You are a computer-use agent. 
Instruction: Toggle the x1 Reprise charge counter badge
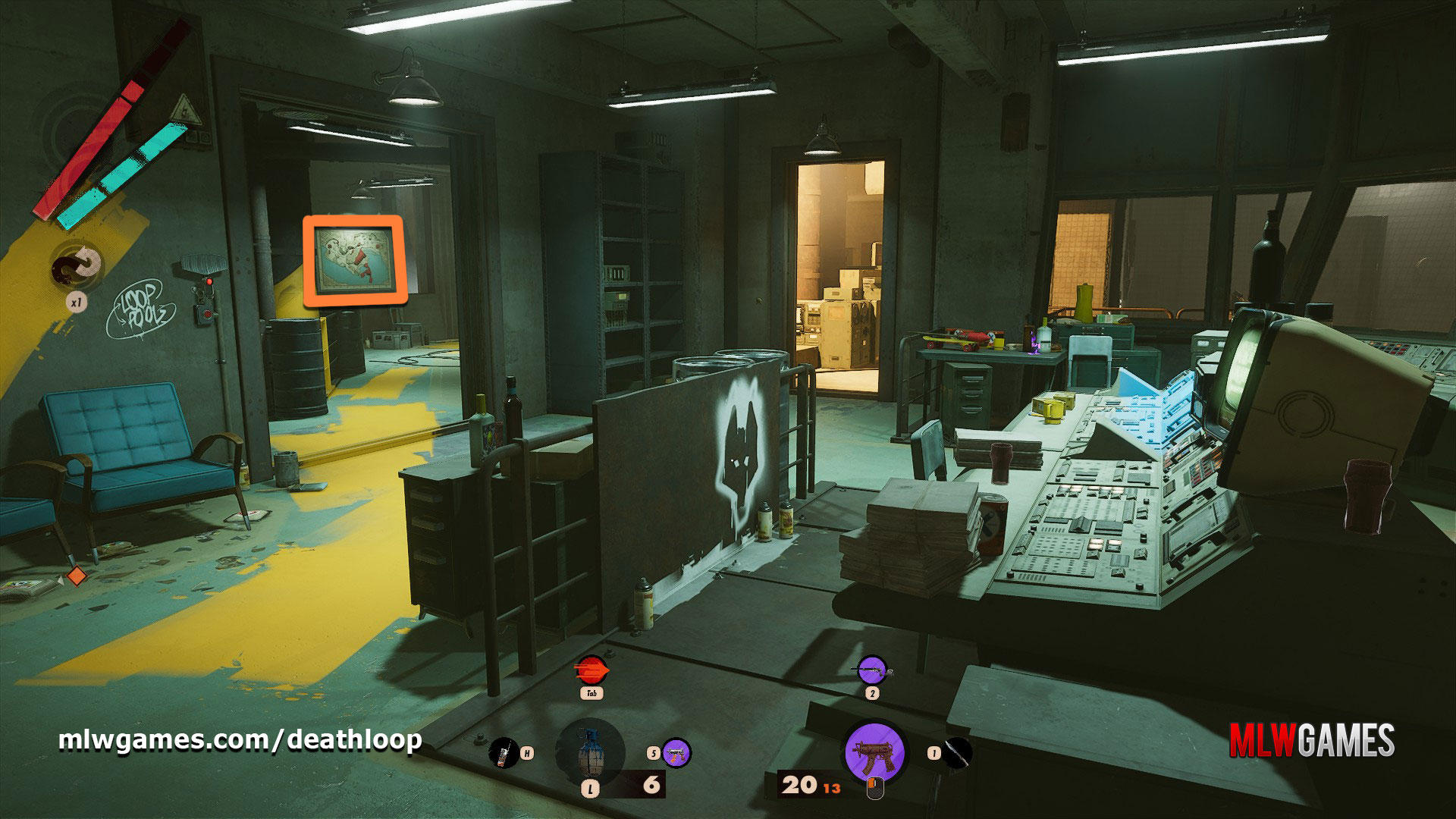76,303
